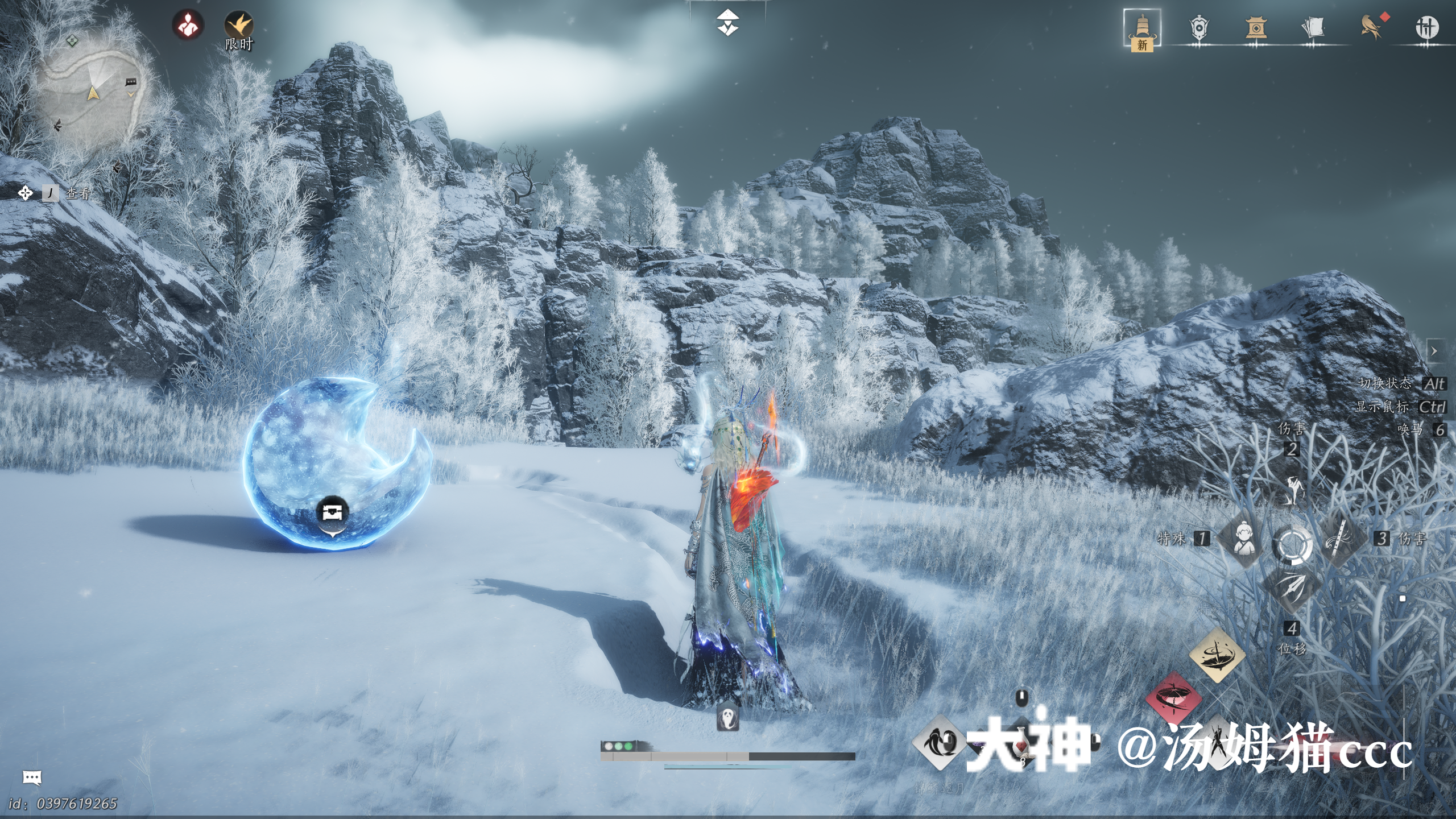Open the chat bubble icon
The height and width of the screenshot is (819, 1456).
click(32, 777)
